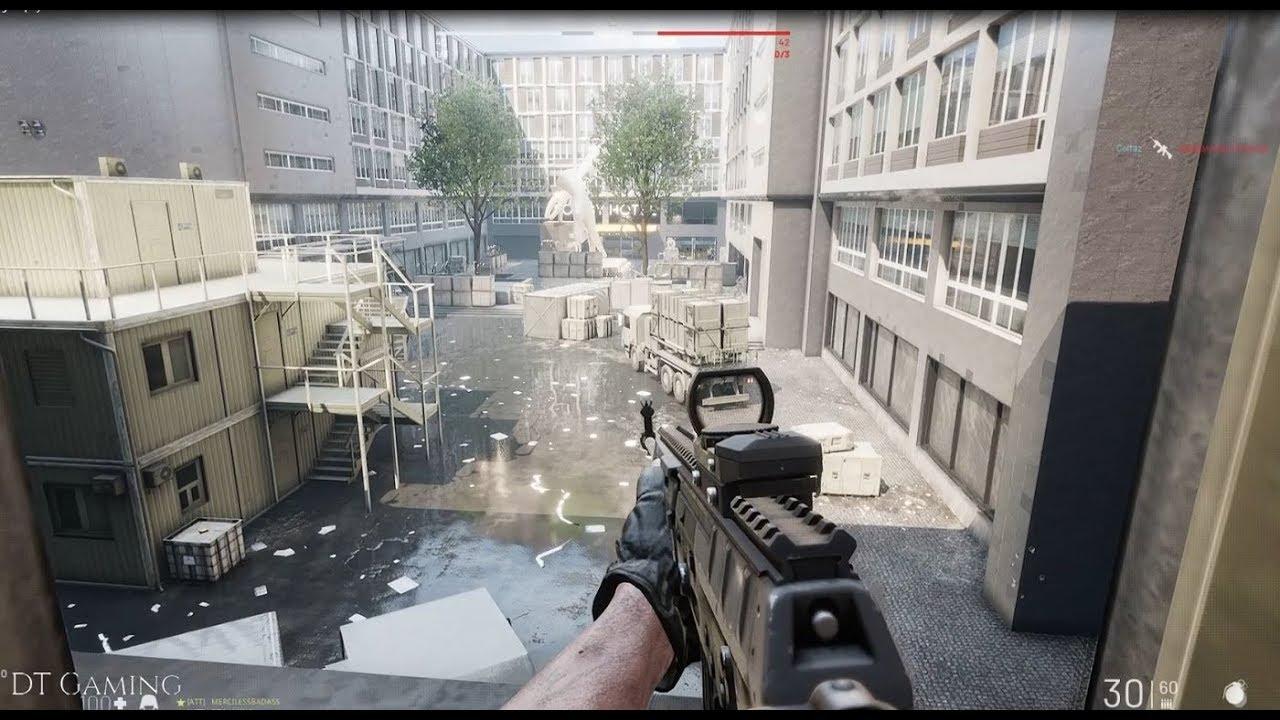Click the killer name Certaz in the kill feed
This screenshot has height=720, width=1280.
[x=1129, y=146]
